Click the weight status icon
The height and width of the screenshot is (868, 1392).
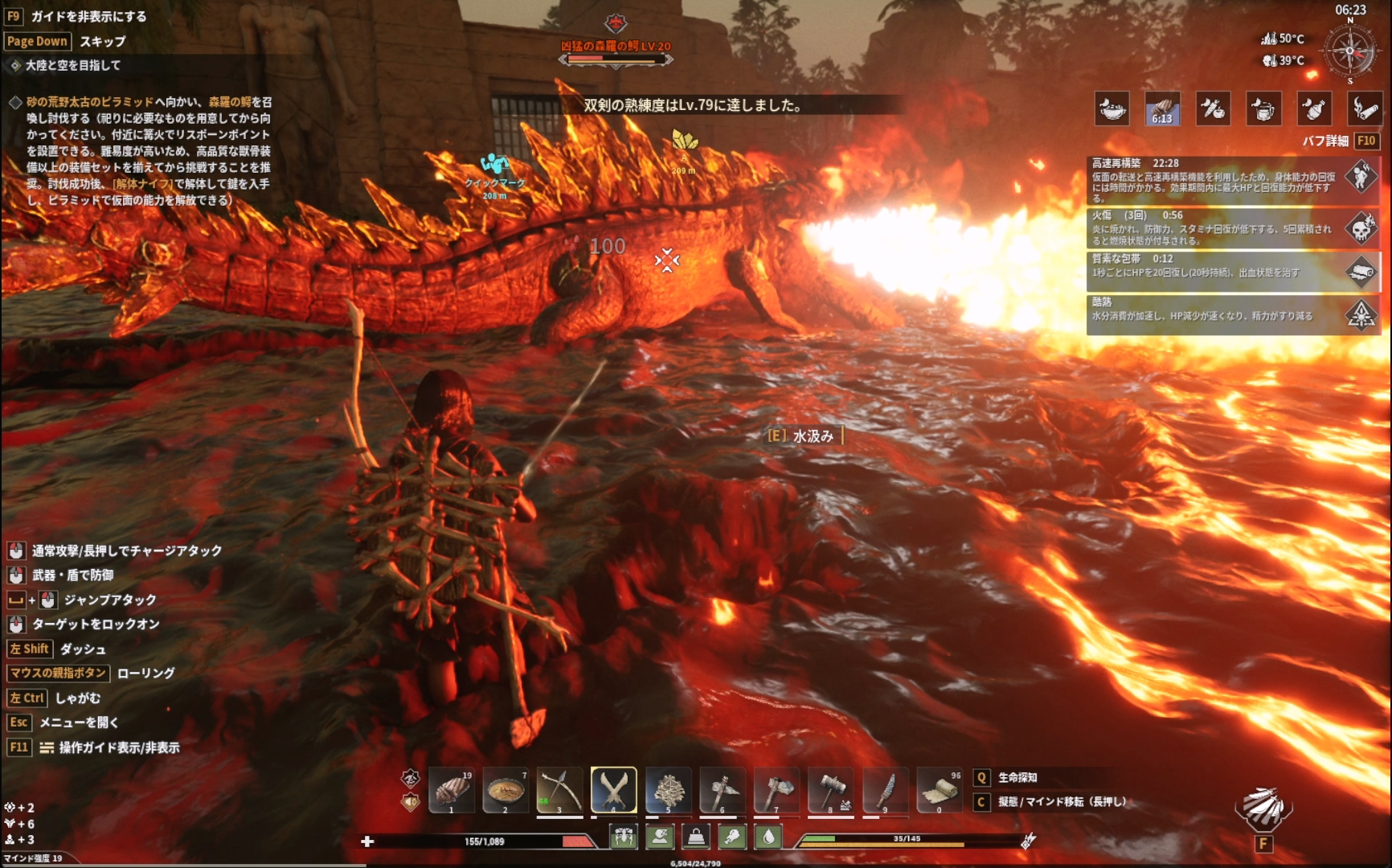pyautogui.click(x=696, y=837)
